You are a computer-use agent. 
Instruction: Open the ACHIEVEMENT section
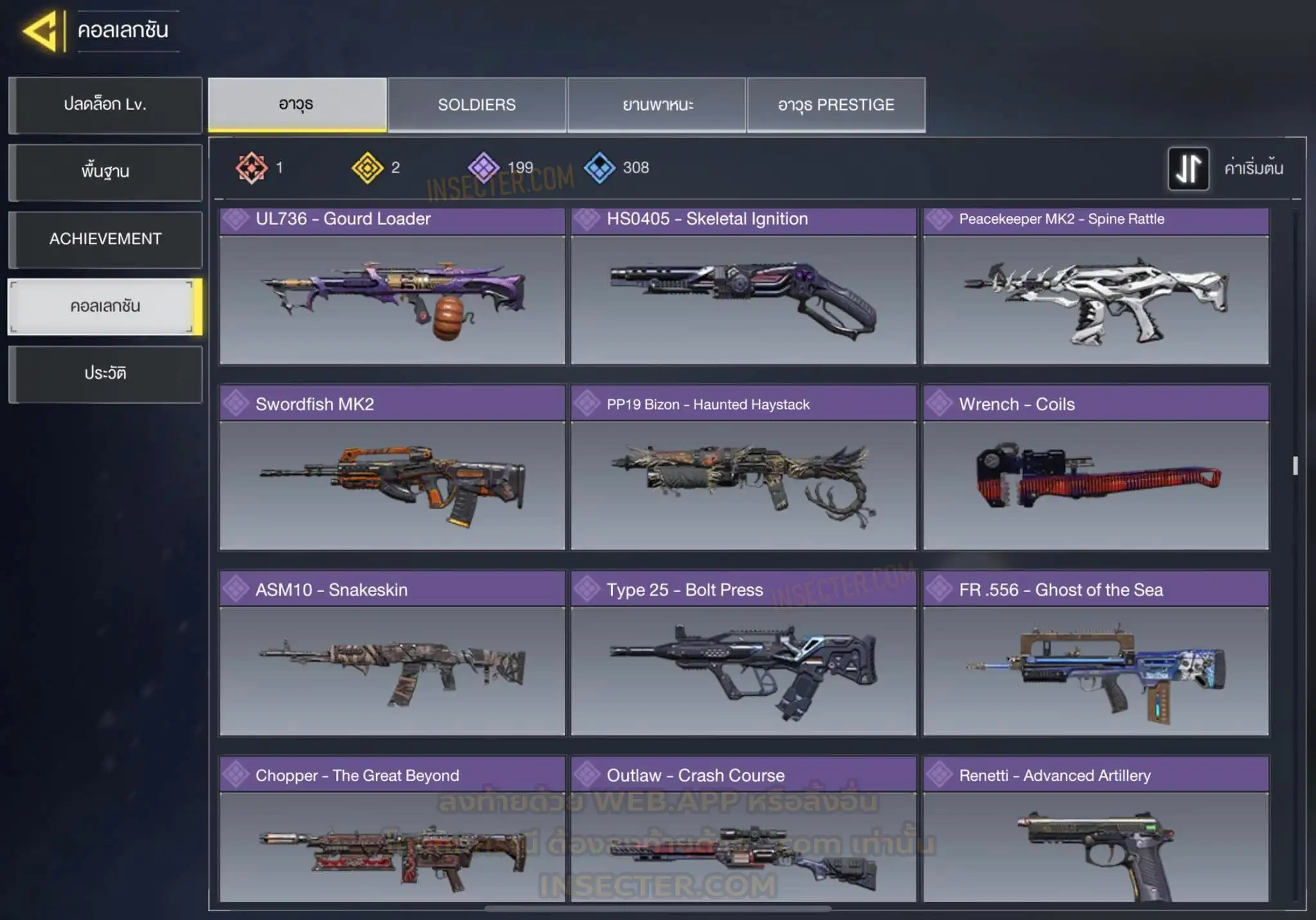[105, 239]
